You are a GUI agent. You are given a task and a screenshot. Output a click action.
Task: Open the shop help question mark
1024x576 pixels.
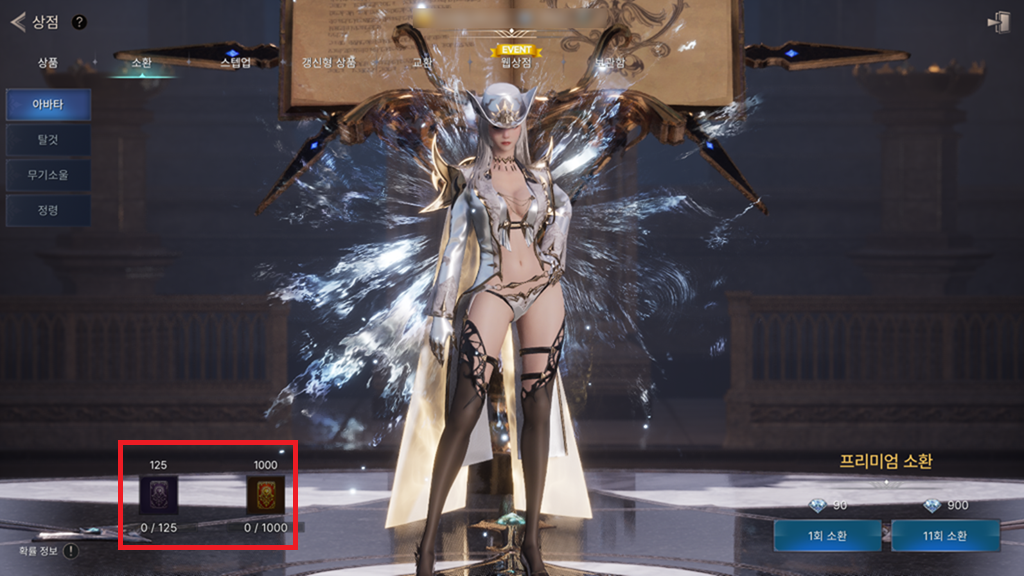click(x=79, y=22)
